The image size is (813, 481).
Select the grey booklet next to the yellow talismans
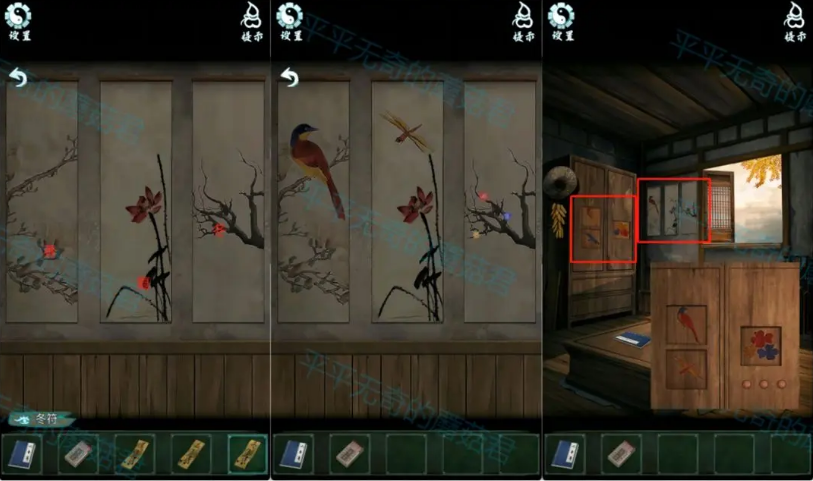(x=78, y=453)
